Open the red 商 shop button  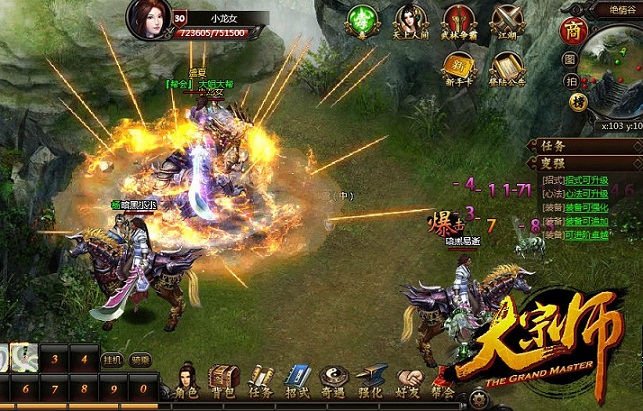click(x=575, y=28)
